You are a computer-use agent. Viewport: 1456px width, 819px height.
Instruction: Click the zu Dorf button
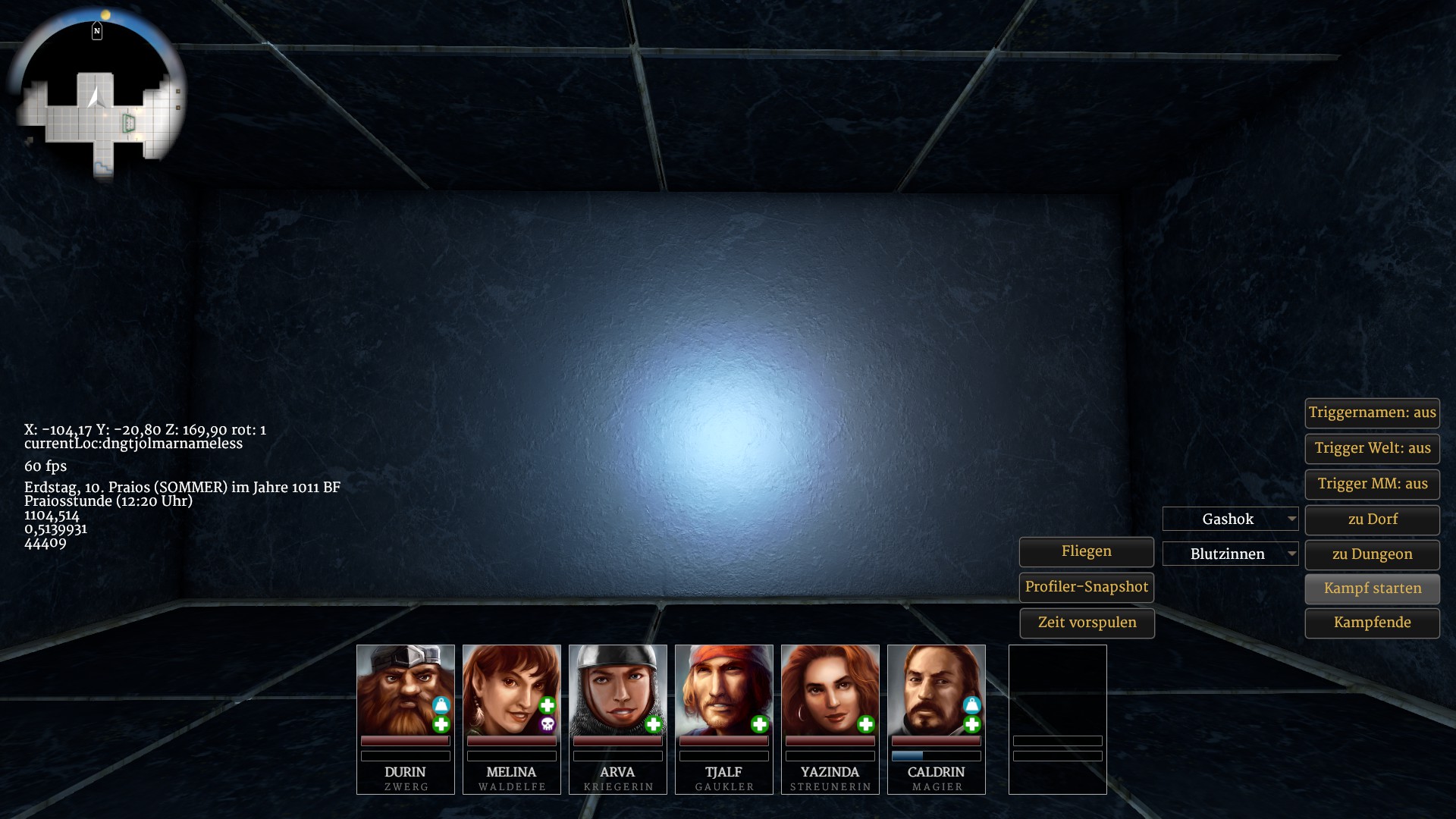tap(1372, 519)
